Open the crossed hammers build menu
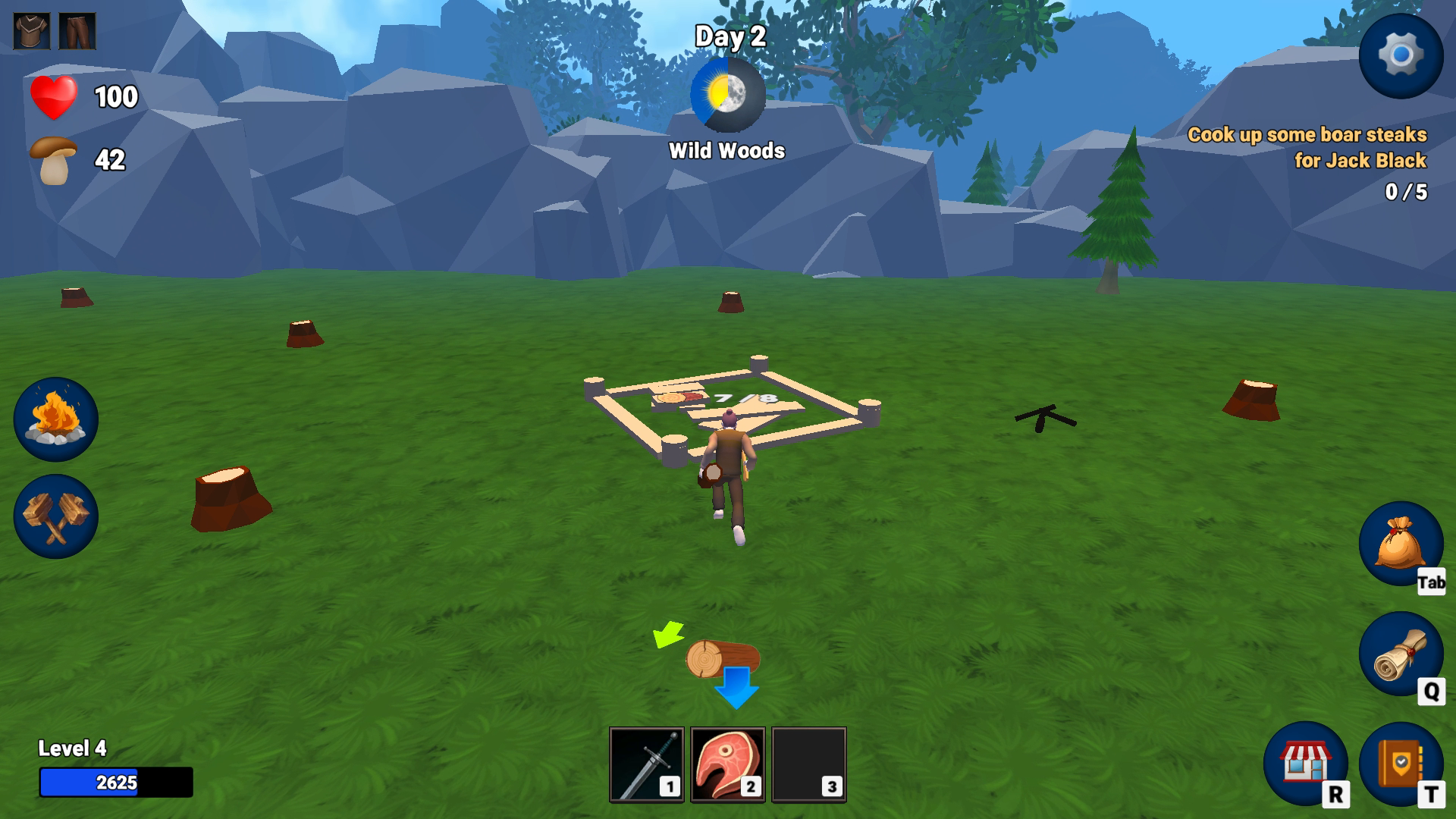1456x819 pixels. 55,516
